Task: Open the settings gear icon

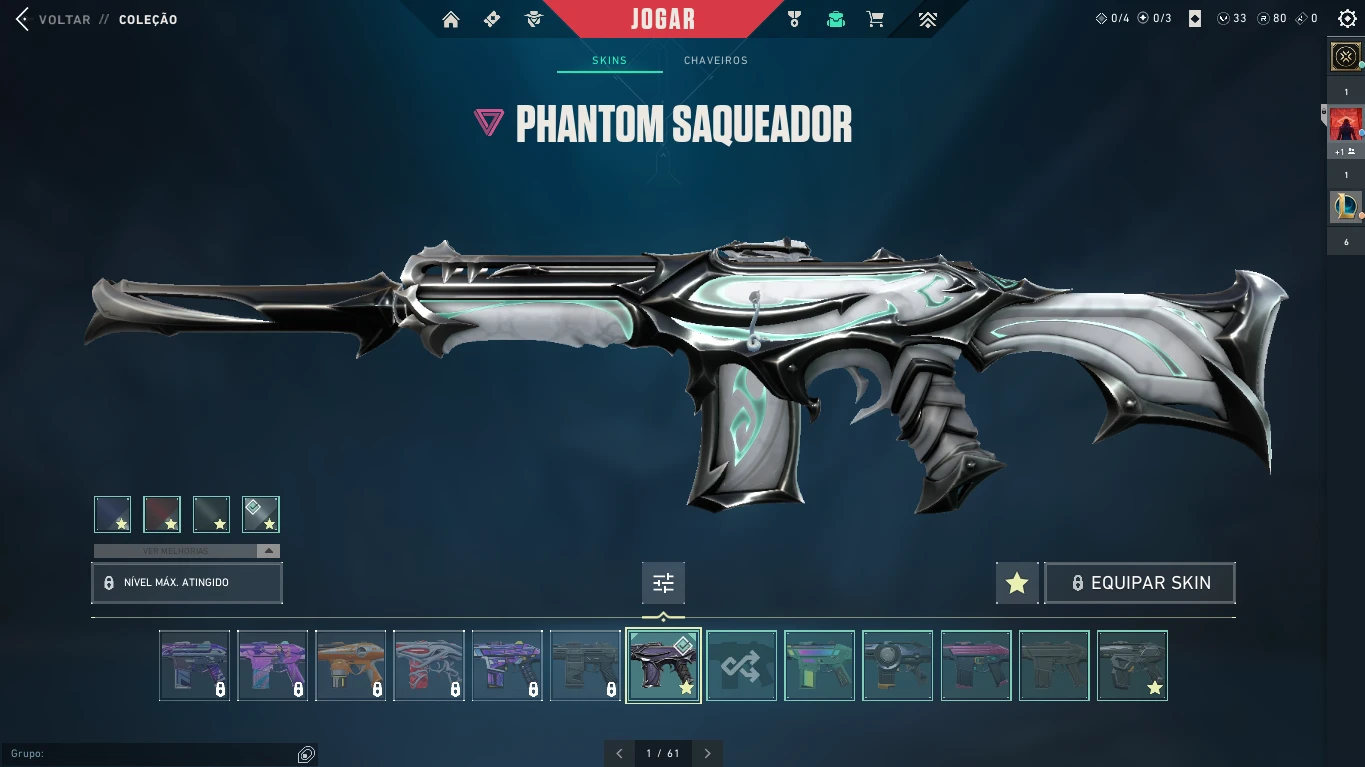Action: click(1347, 19)
